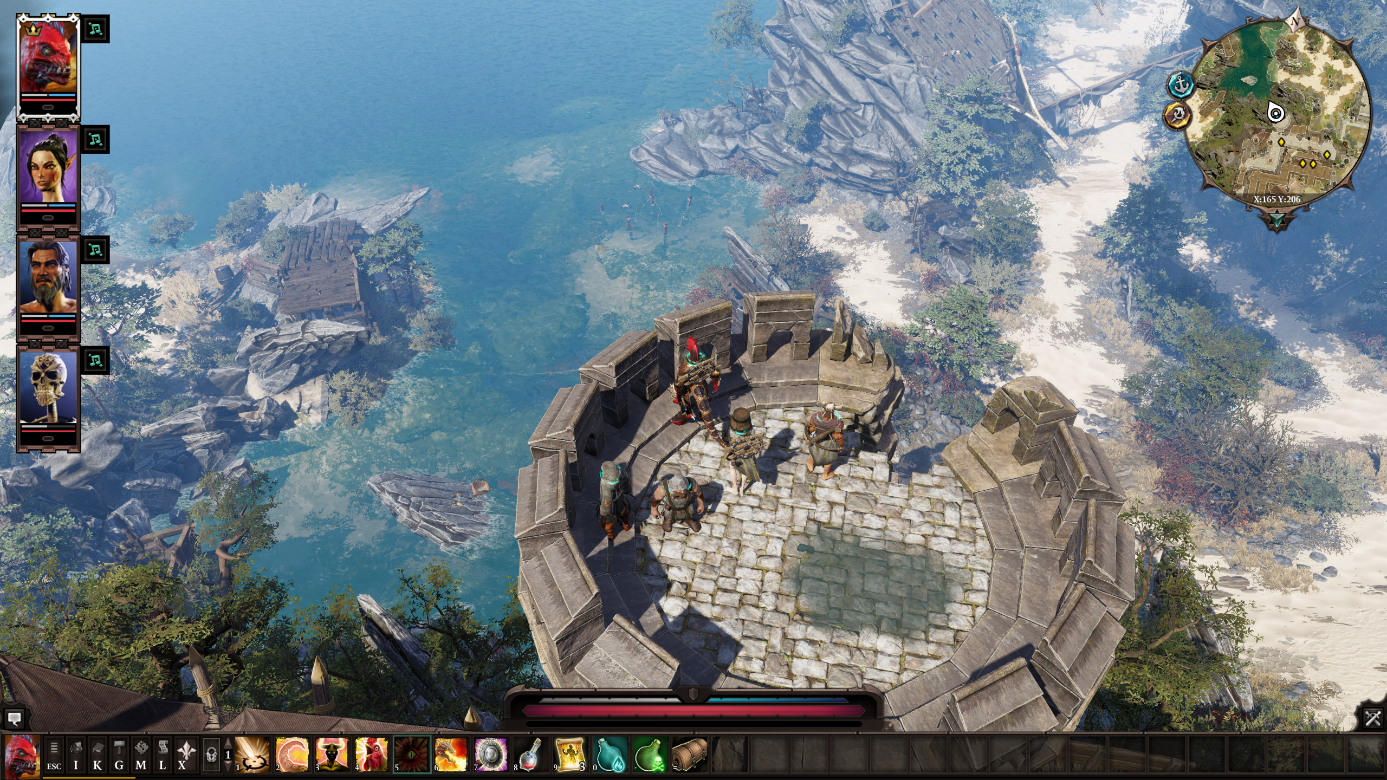The image size is (1387, 780).
Task: Click the anchor waypoint button beside minimap
Action: click(x=1181, y=85)
